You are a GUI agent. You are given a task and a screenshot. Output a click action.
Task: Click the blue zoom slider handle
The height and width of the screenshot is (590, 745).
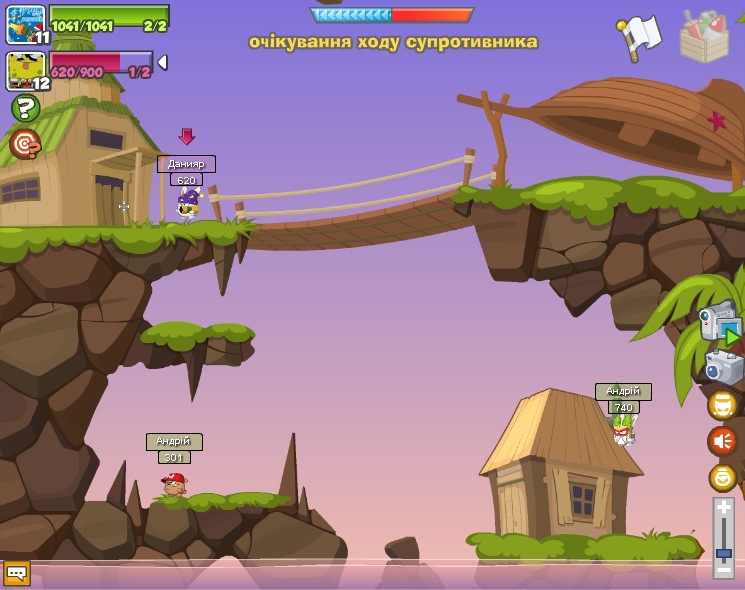coord(723,552)
